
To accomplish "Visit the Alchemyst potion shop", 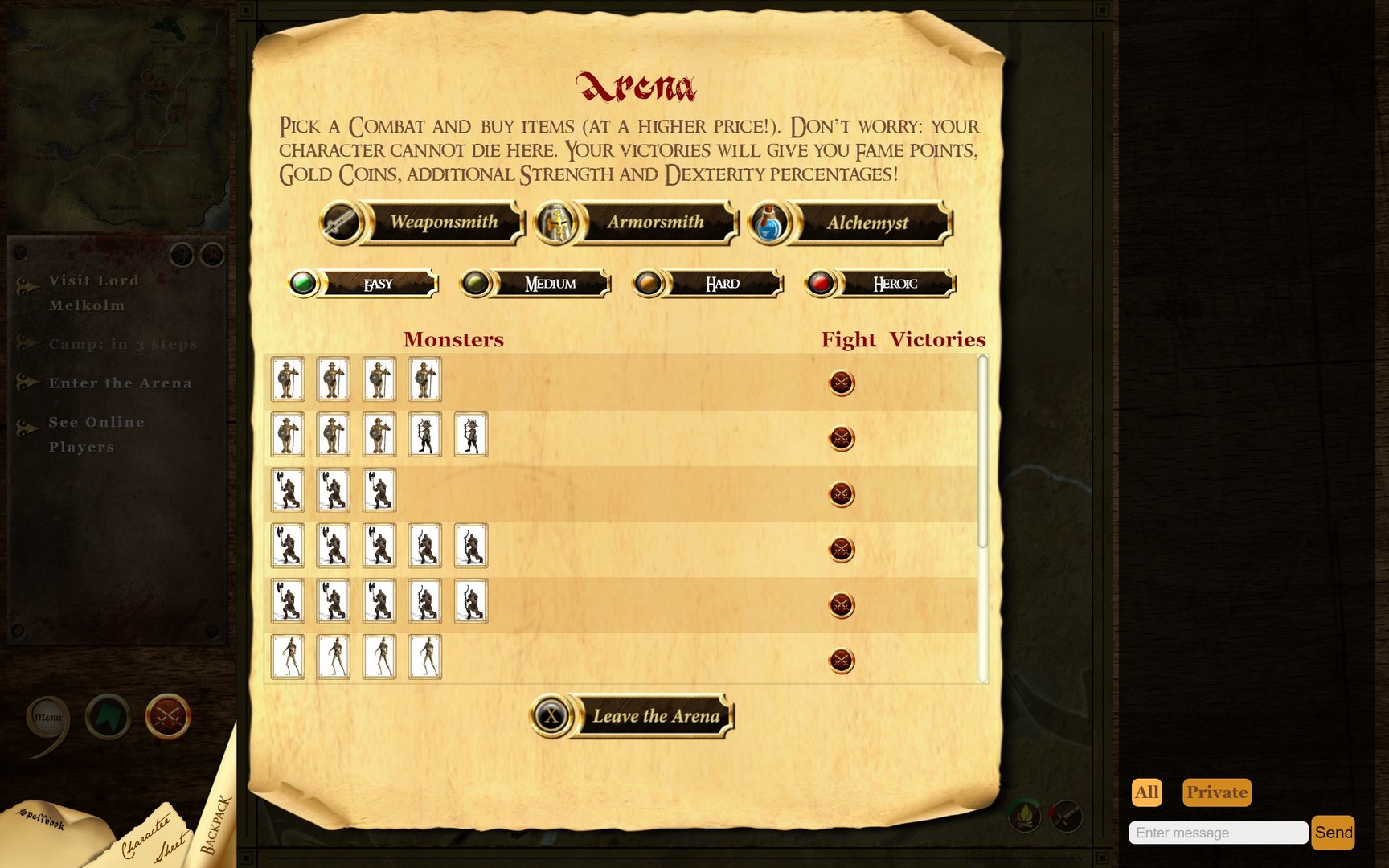I will coord(868,223).
